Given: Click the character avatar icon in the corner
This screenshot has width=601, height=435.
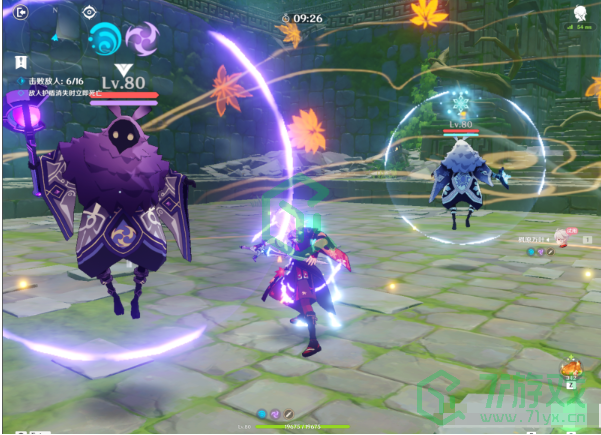Looking at the screenshot, I should tap(578, 13).
